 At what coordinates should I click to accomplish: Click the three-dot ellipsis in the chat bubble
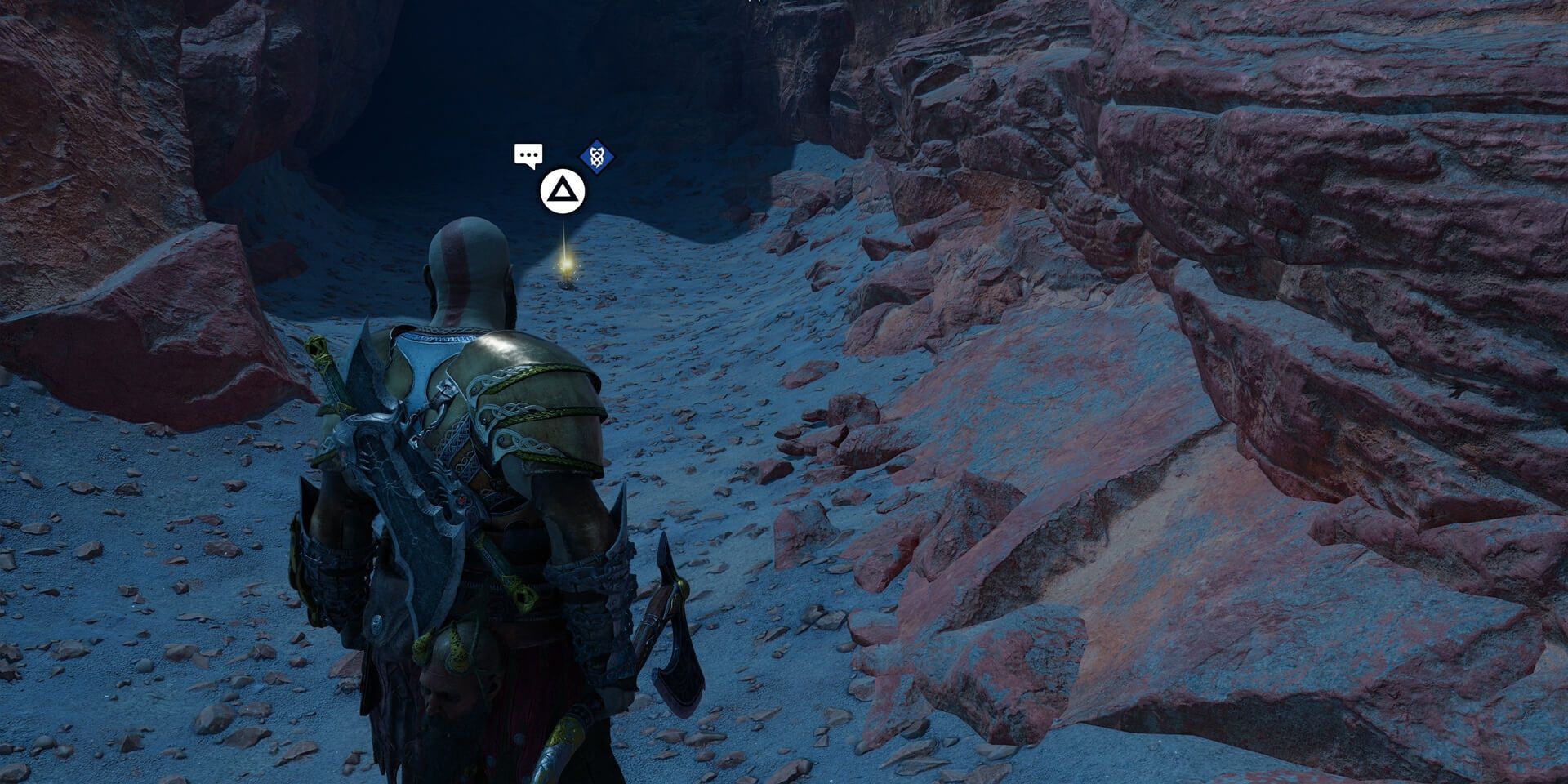pos(528,154)
